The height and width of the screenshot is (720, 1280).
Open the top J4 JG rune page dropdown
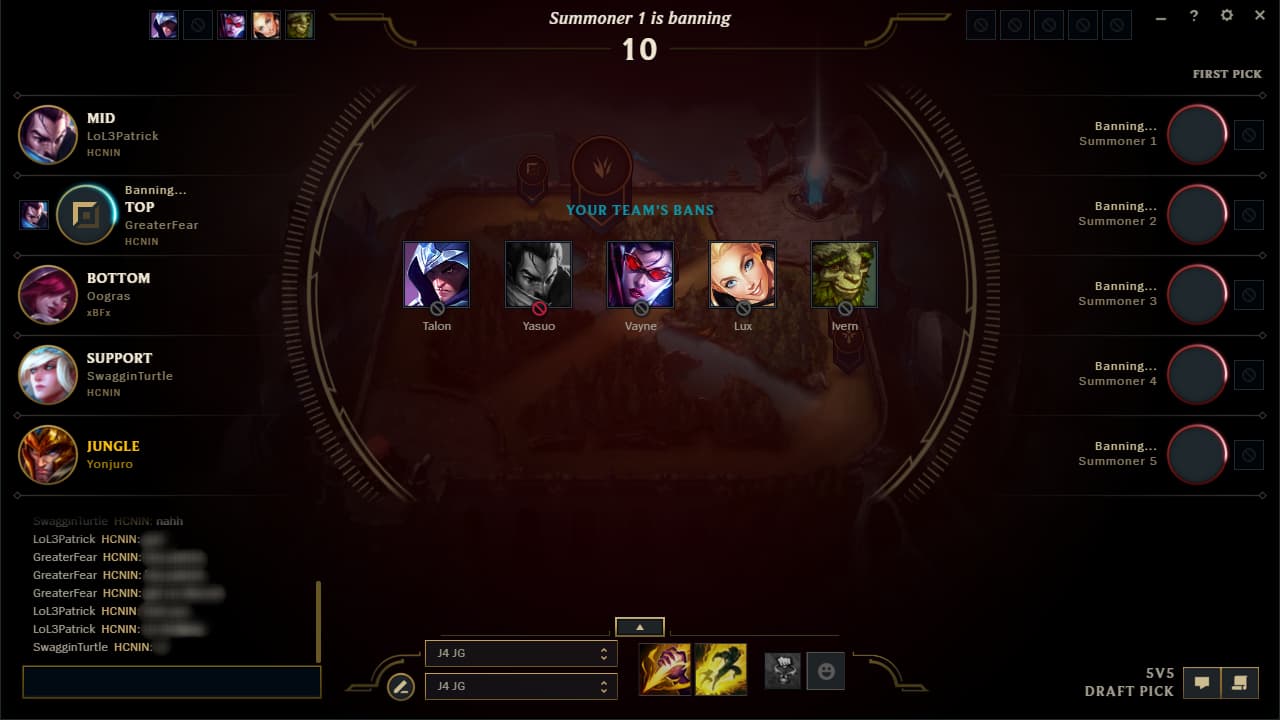[x=521, y=653]
